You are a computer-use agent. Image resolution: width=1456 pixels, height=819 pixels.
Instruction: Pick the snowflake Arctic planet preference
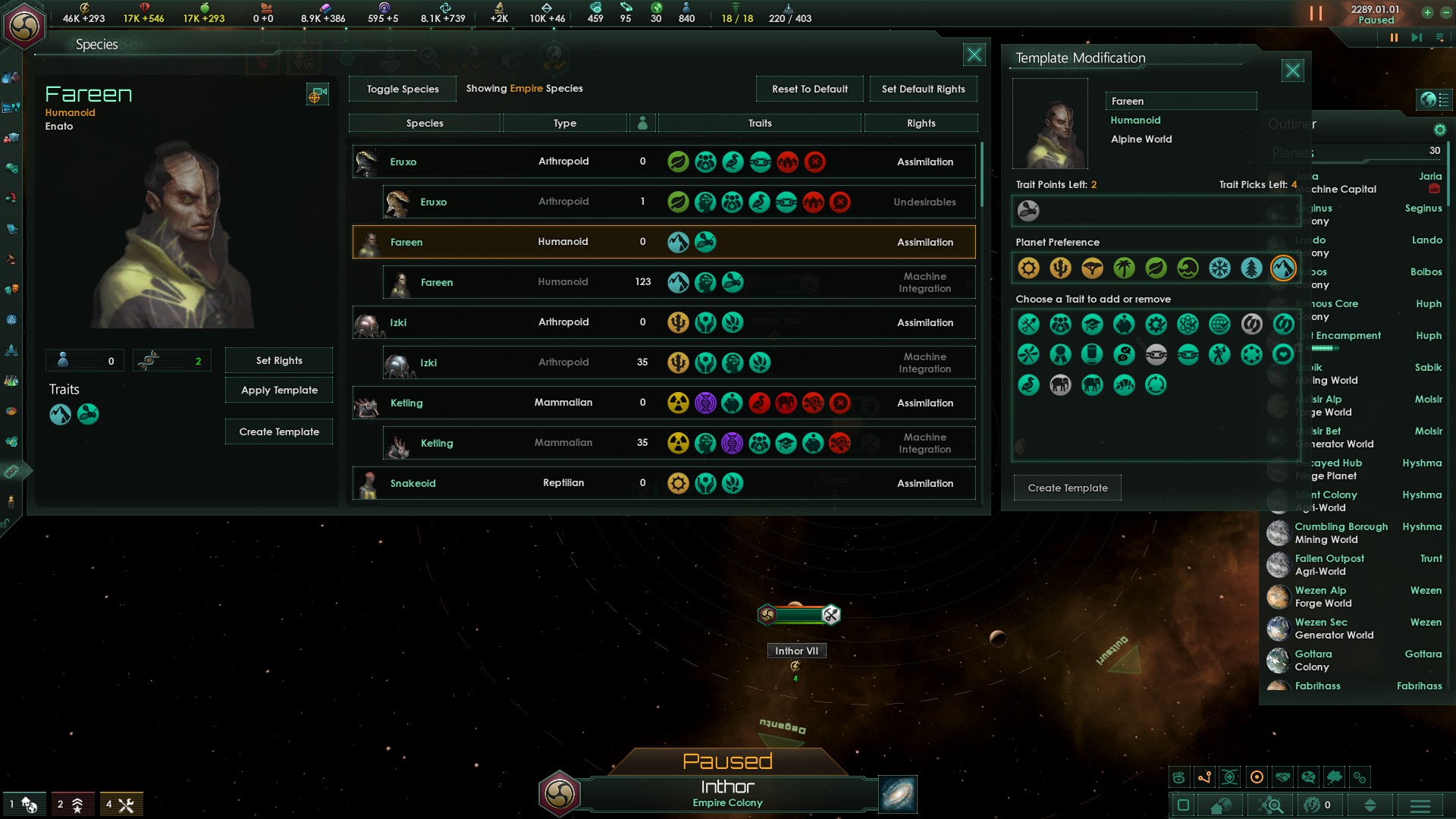(1219, 268)
